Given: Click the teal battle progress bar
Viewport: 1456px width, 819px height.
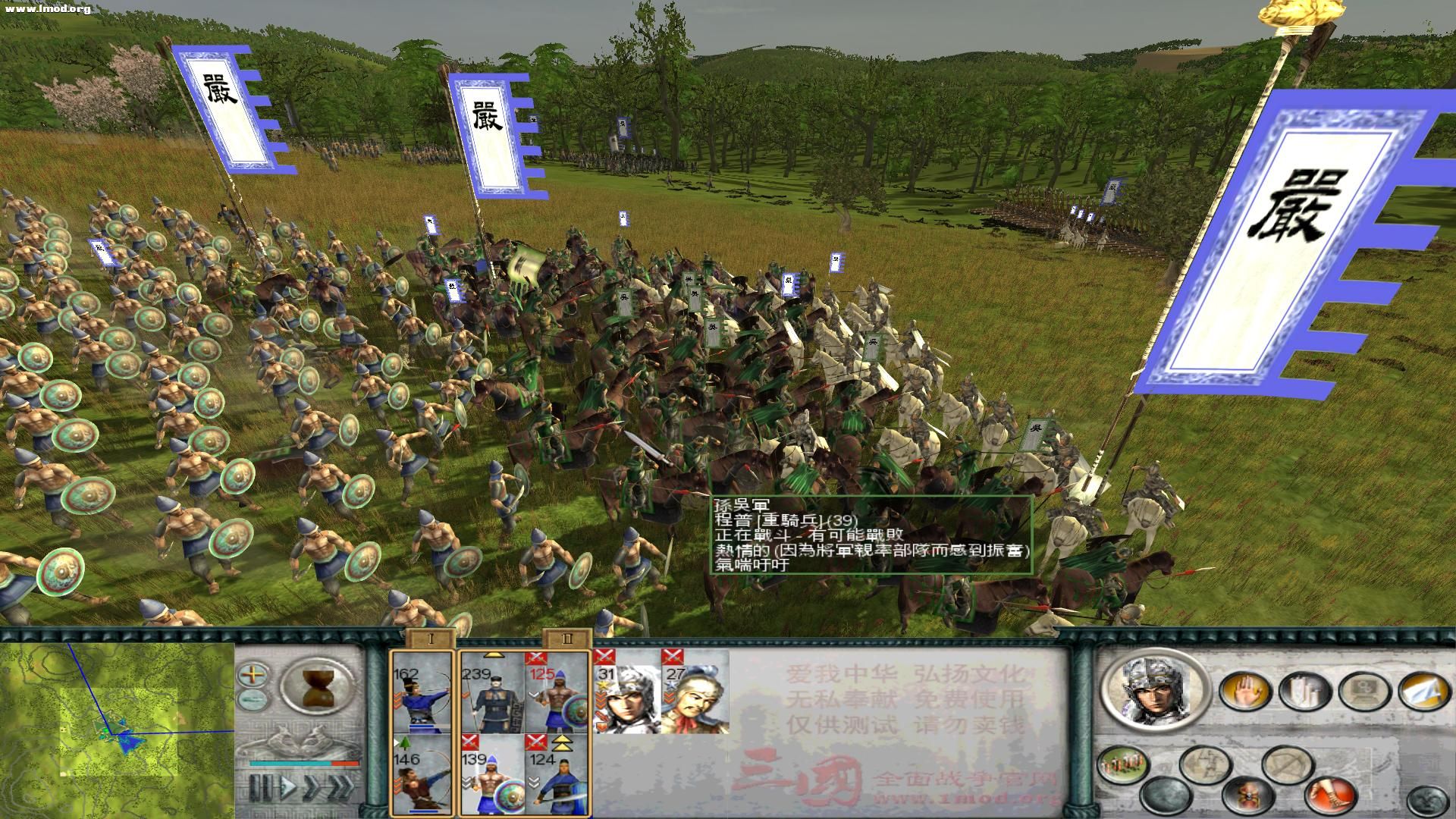Looking at the screenshot, I should 290,763.
